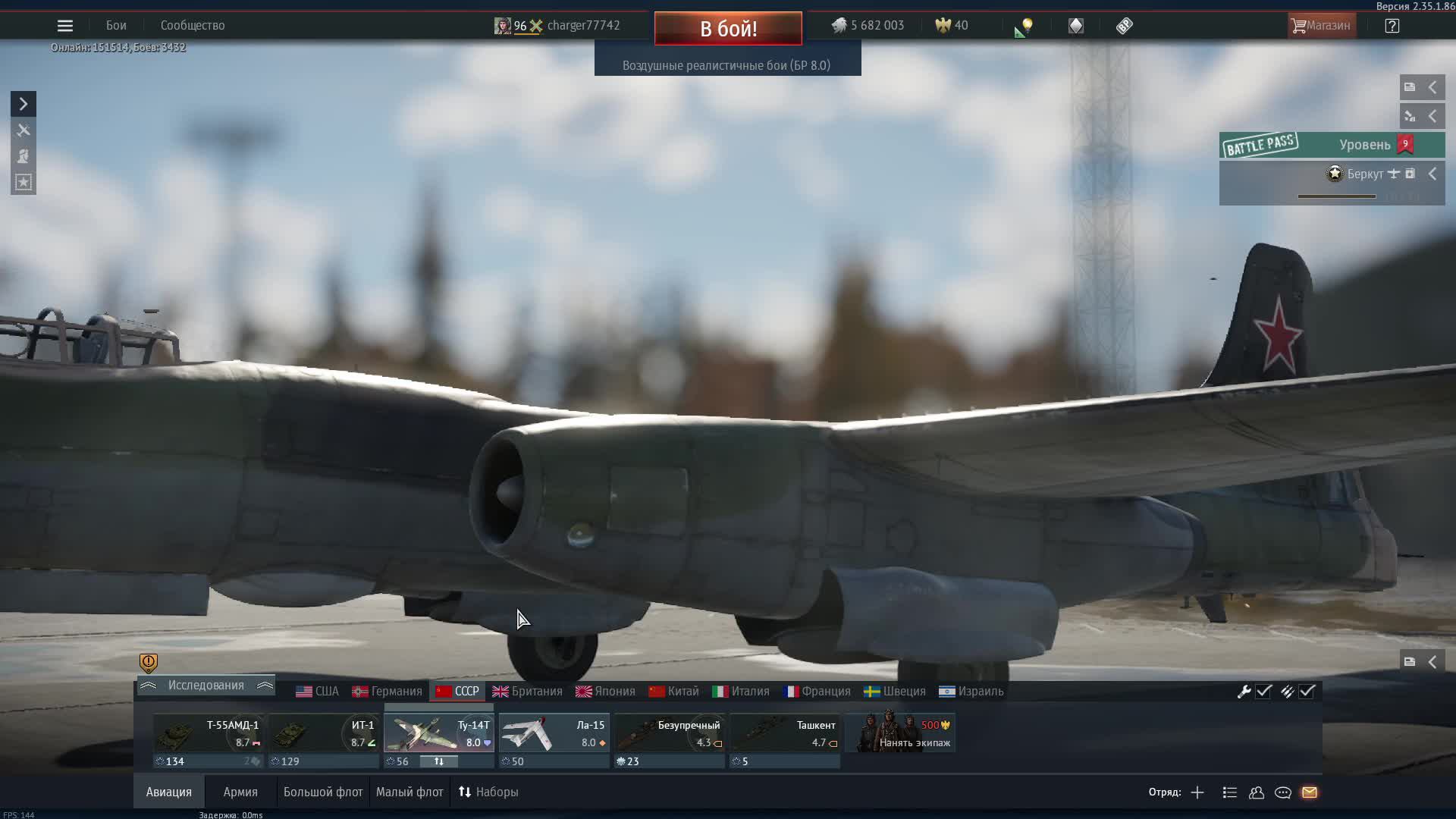1456x819 pixels.
Task: Click the light bulb hints icon in top bar
Action: click(1025, 27)
